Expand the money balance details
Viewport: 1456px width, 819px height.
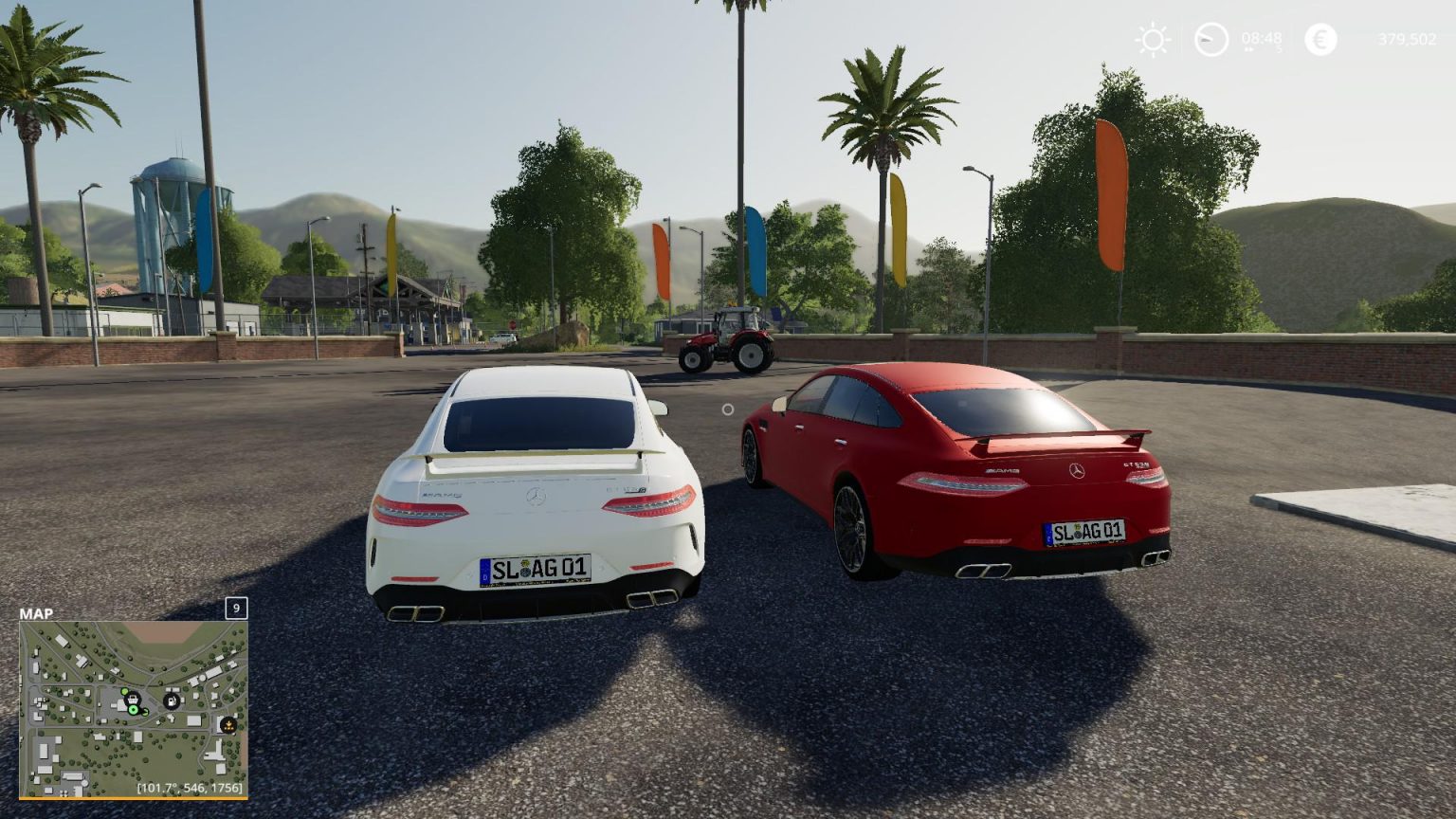[x=1408, y=39]
